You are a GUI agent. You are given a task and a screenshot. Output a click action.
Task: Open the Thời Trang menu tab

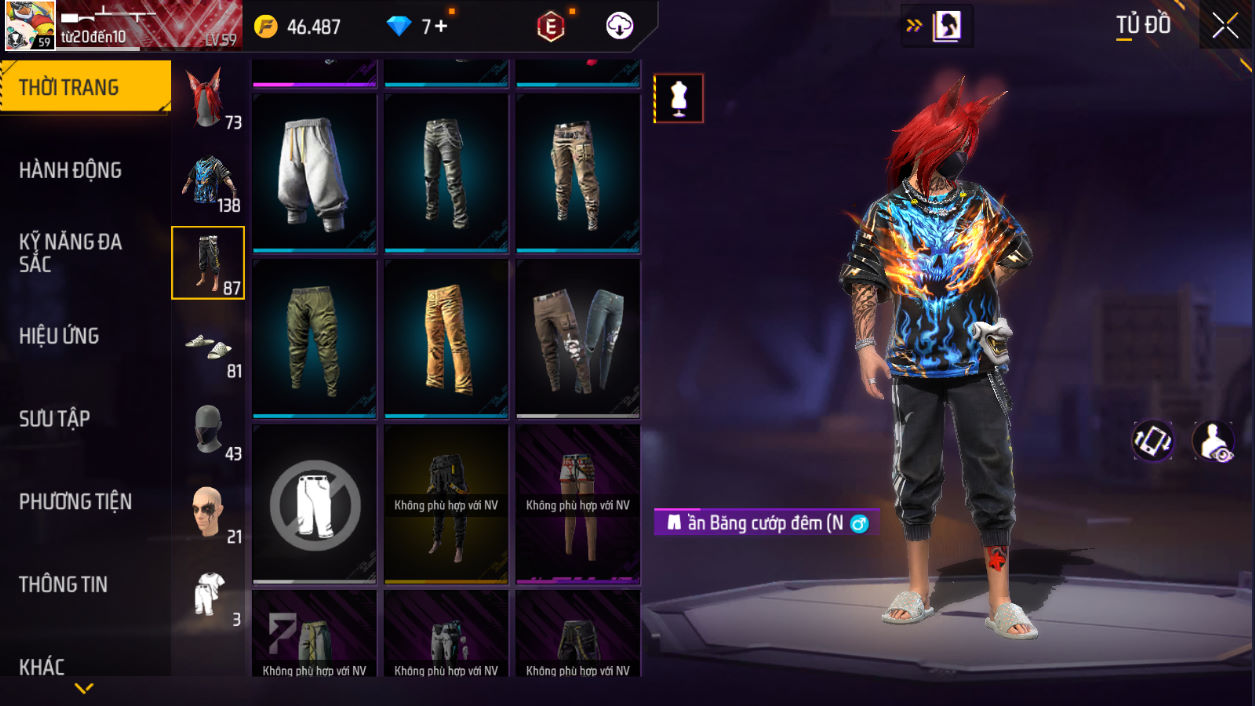(85, 88)
